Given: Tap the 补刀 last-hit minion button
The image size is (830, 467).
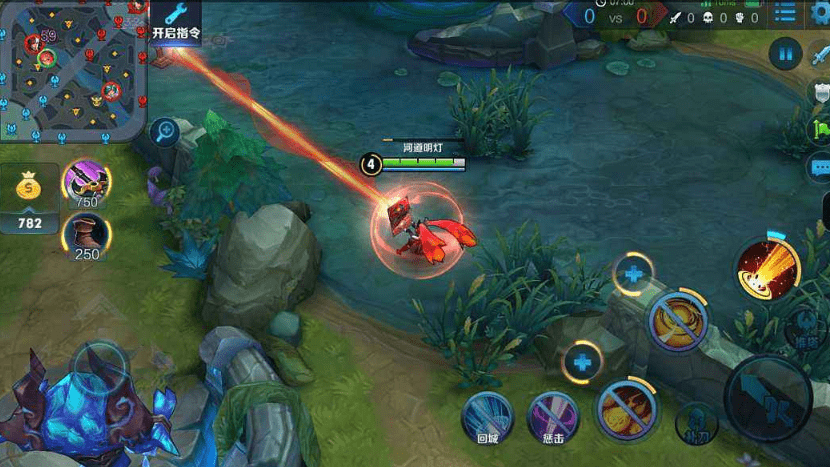Looking at the screenshot, I should 695,423.
